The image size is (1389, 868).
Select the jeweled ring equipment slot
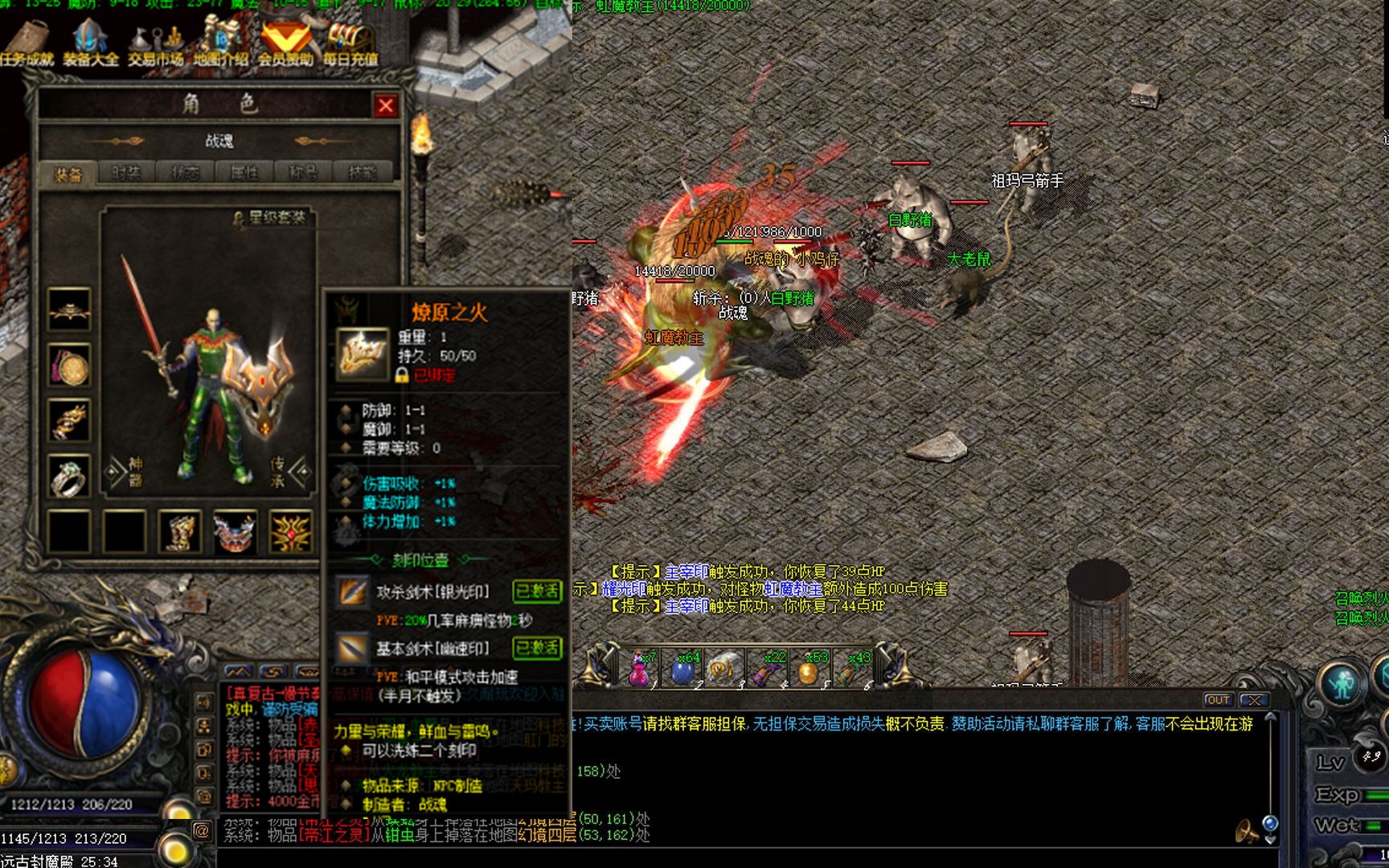[x=69, y=477]
